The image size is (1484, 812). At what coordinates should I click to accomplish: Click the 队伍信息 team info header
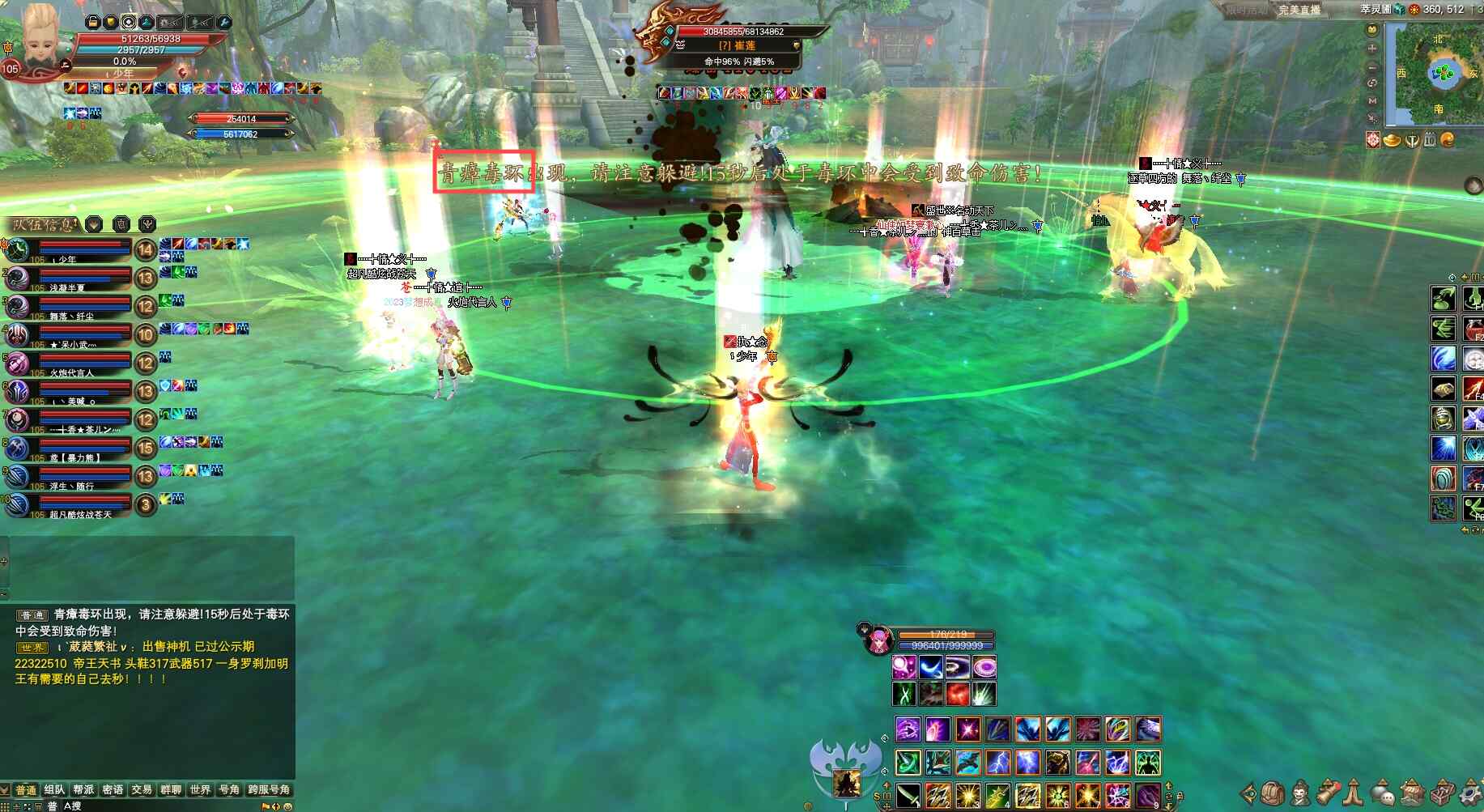pos(45,224)
